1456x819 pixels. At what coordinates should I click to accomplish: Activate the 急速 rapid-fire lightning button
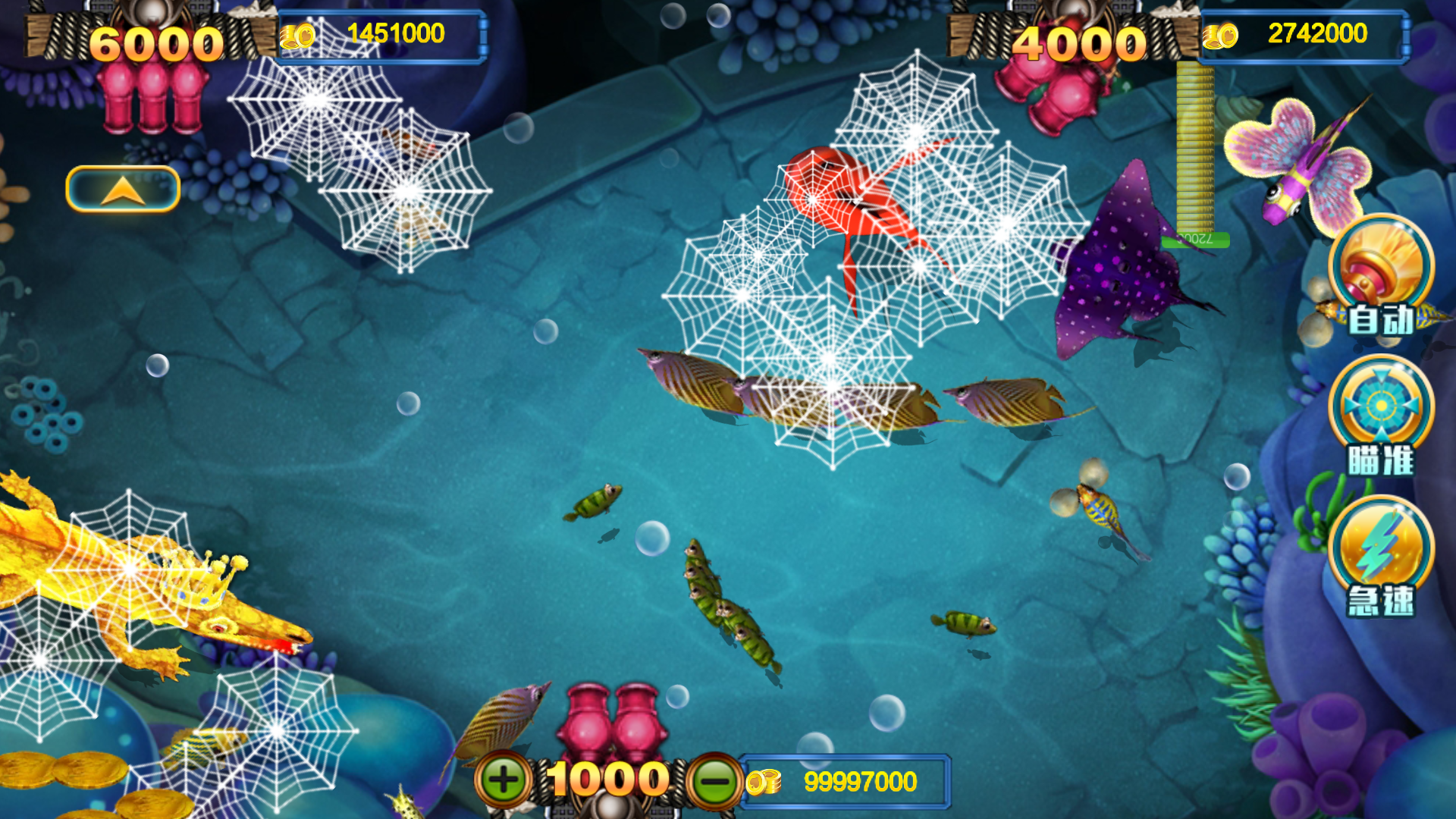click(x=1381, y=556)
